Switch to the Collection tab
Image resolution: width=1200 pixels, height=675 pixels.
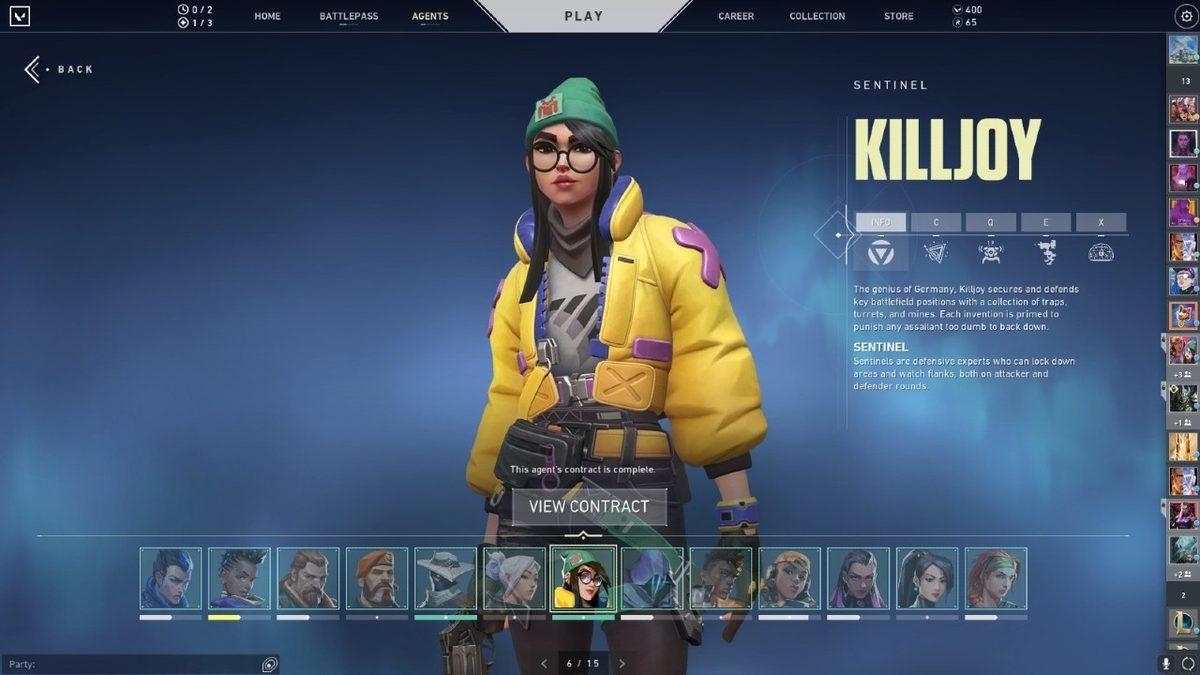(x=817, y=16)
